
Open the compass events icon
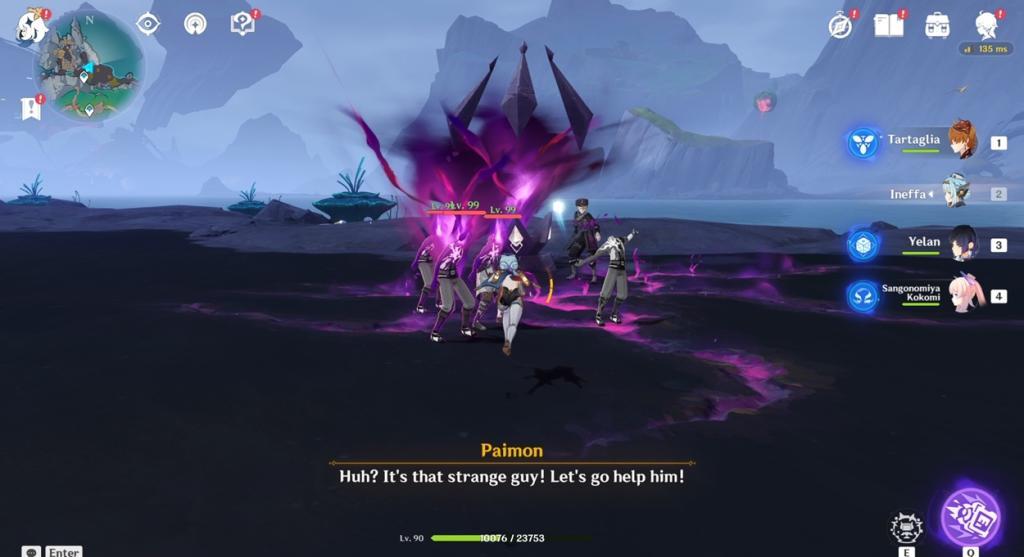coord(840,25)
